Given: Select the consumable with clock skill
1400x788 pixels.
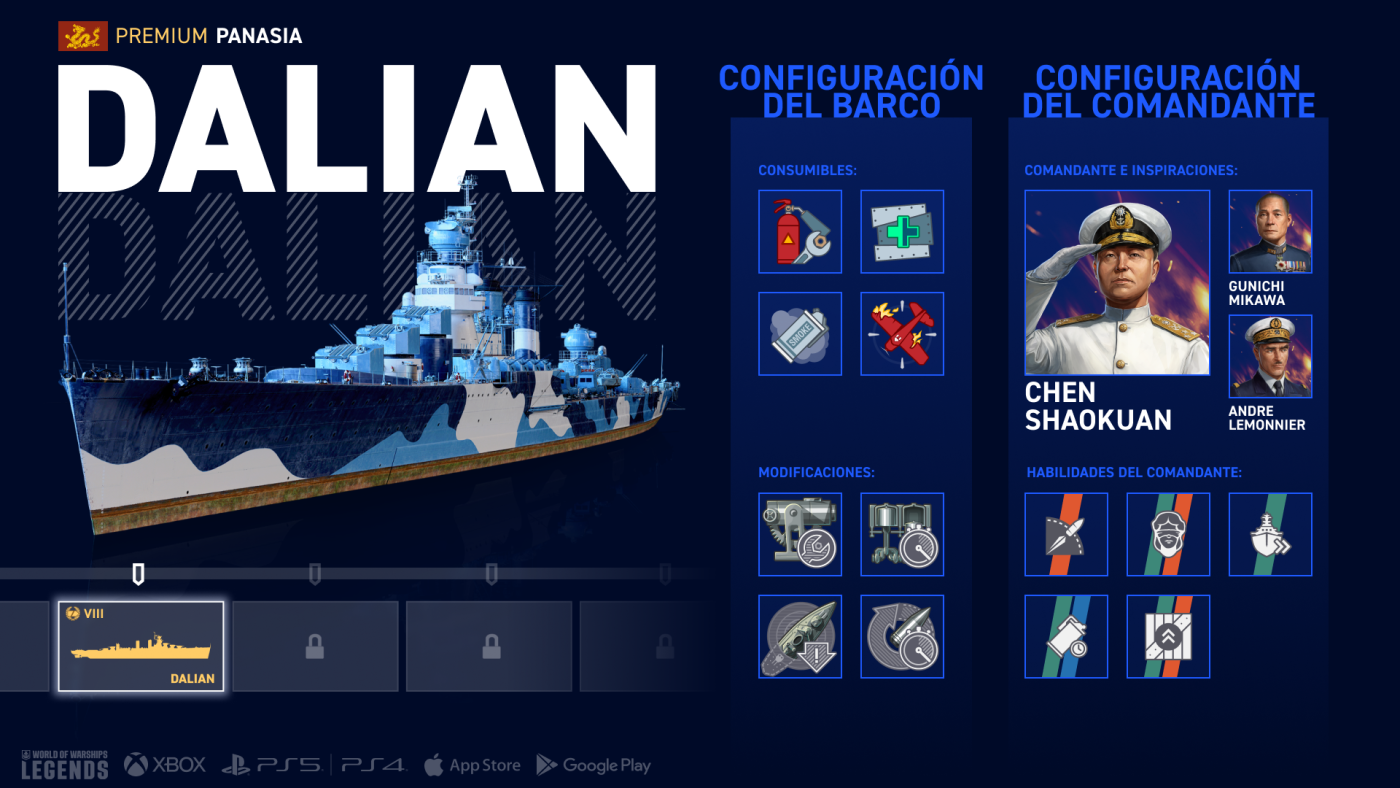Looking at the screenshot, I should pos(1066,636).
